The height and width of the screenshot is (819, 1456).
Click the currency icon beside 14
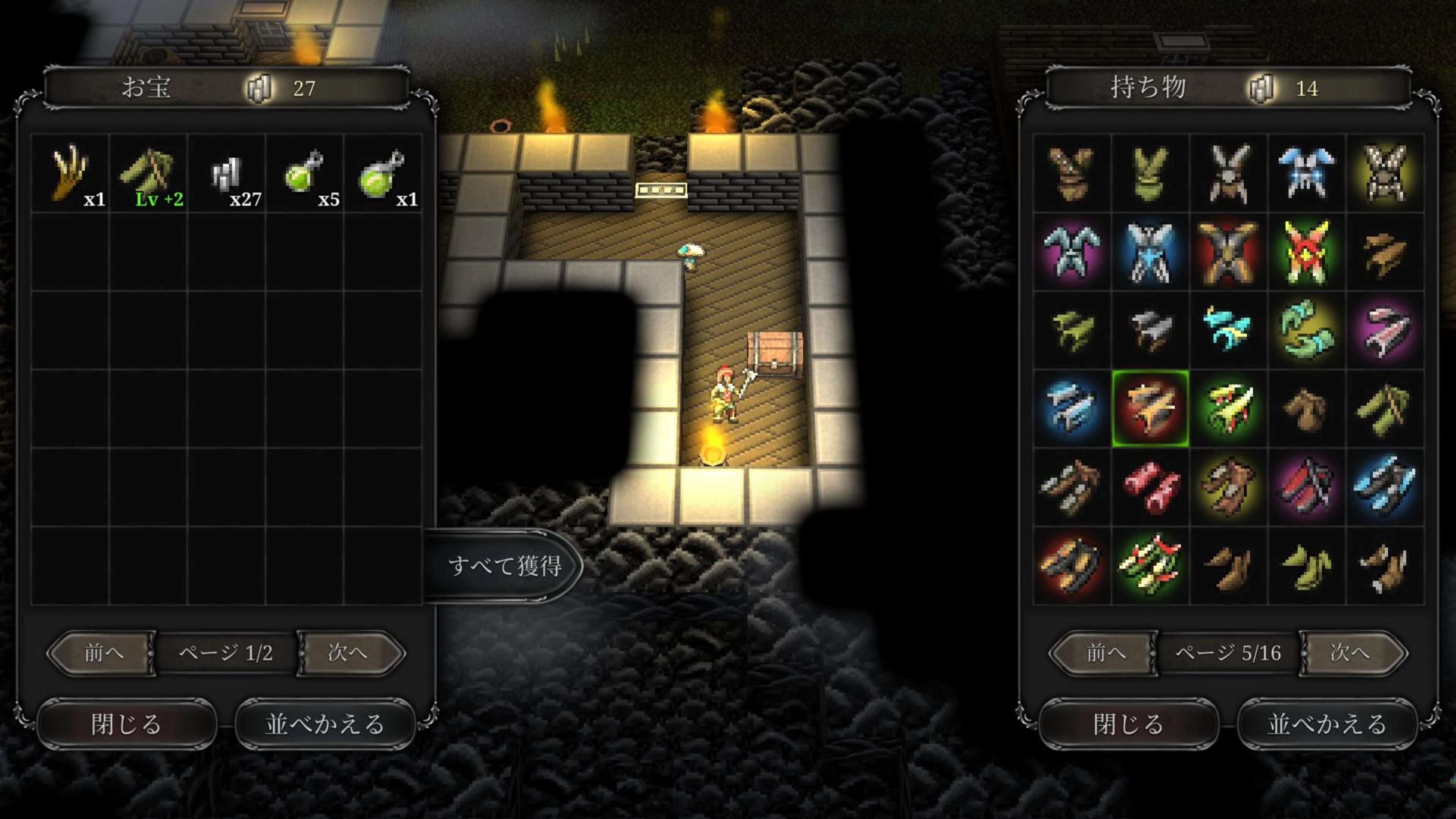(x=1265, y=89)
